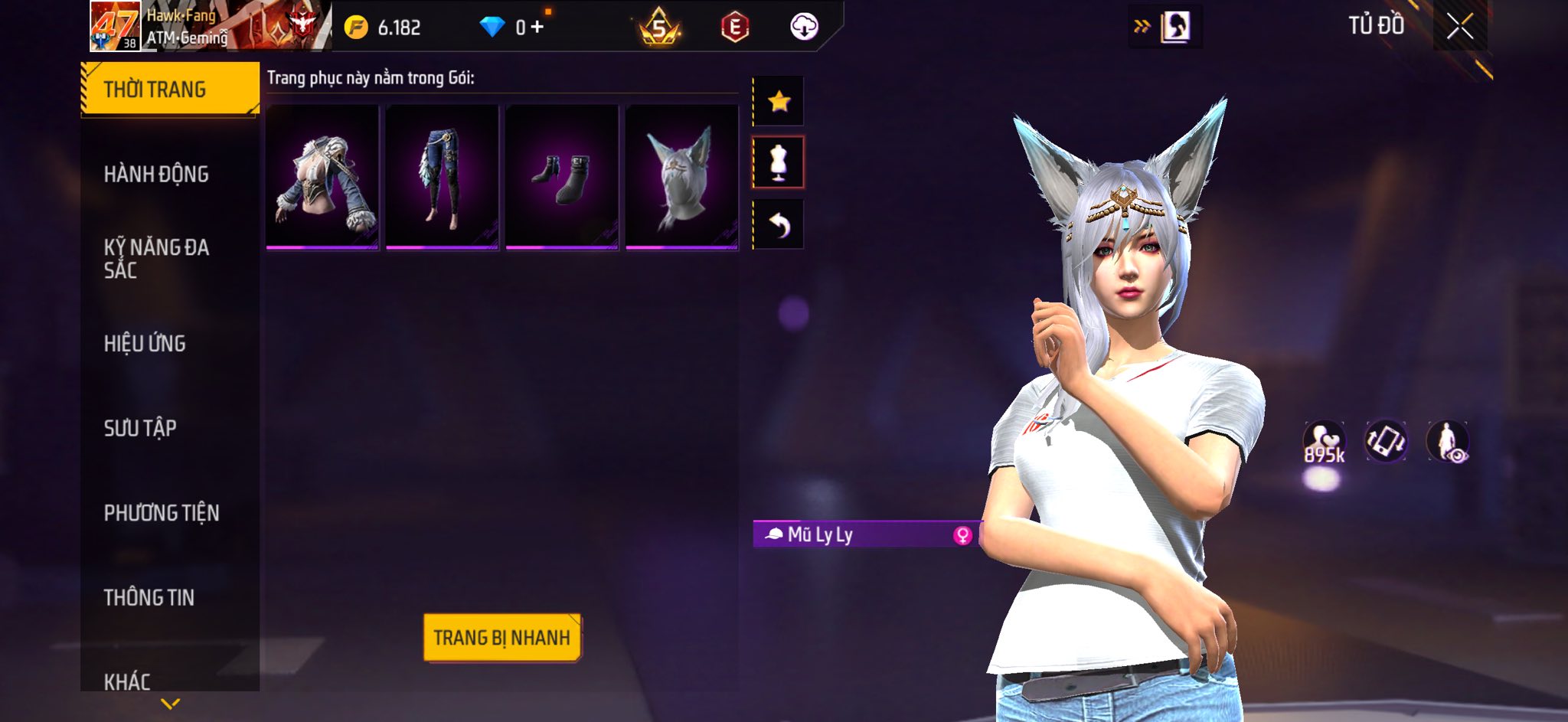Open the PHƯƠNG TIỆN category
The width and height of the screenshot is (1568, 722).
pyautogui.click(x=162, y=513)
